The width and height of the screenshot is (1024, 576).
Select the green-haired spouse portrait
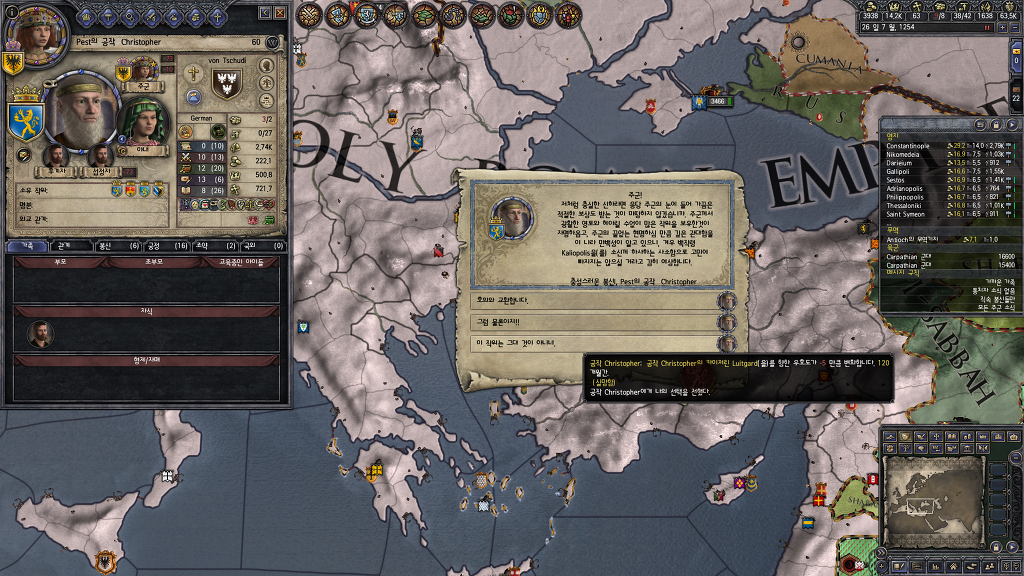[x=143, y=122]
